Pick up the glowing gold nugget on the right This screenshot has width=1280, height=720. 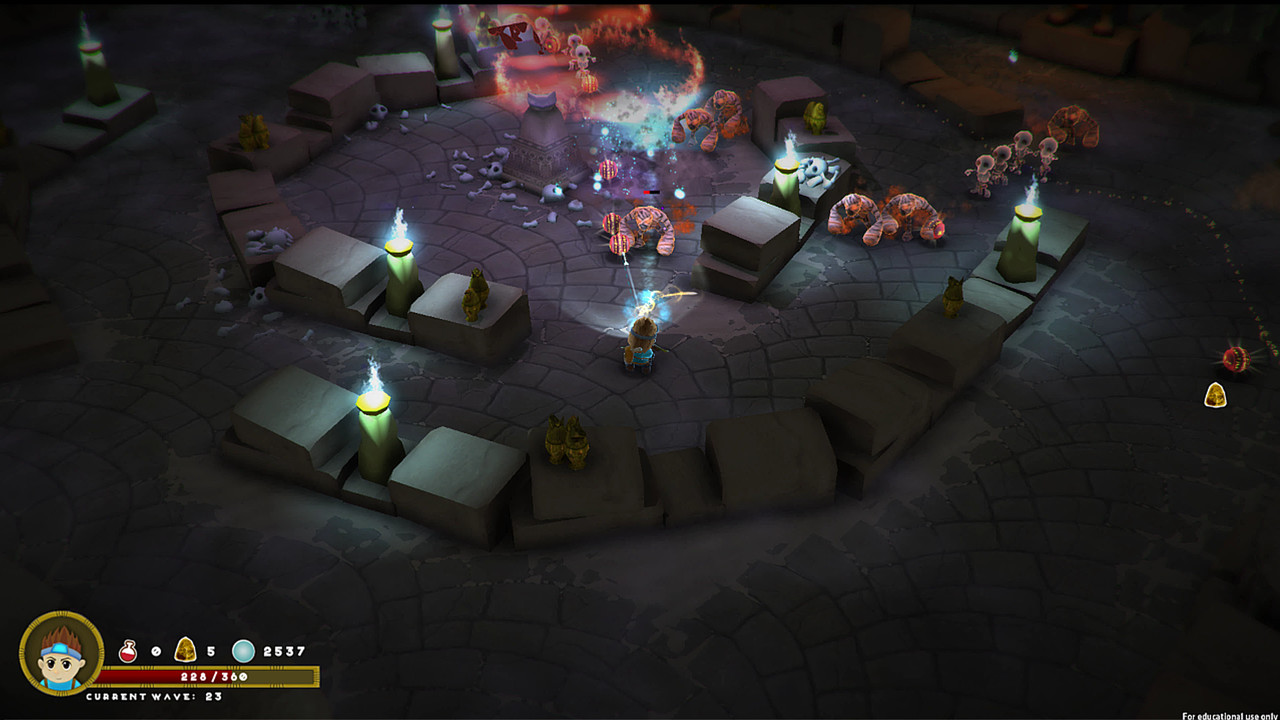1218,392
